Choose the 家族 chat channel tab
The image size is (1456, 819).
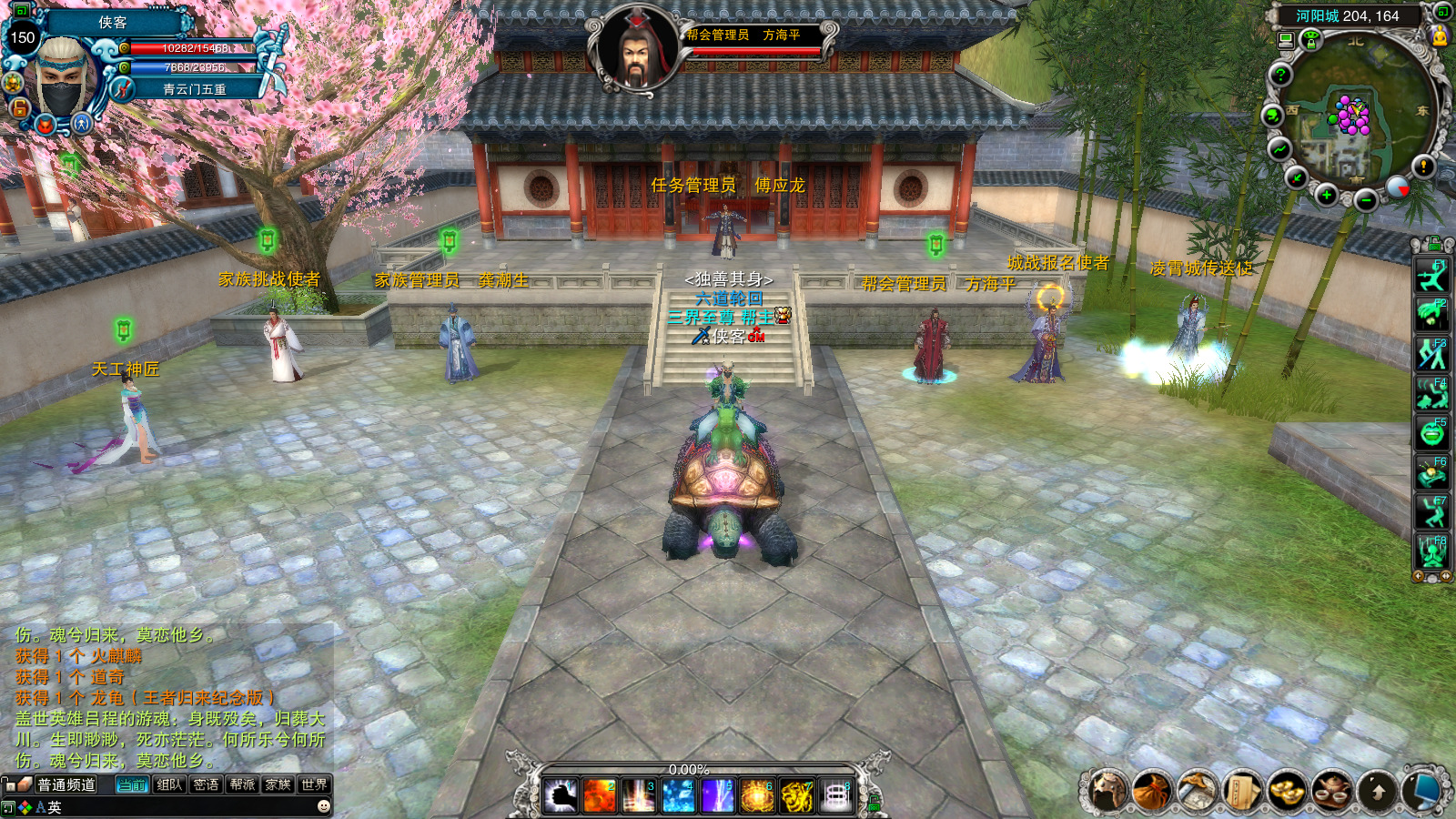tap(278, 784)
